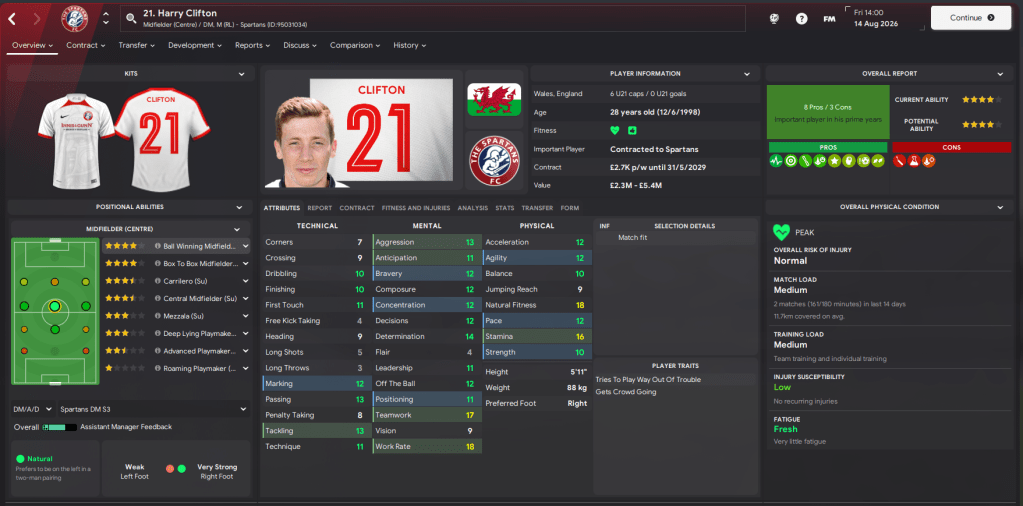Expand the Kits panel dropdown
This screenshot has height=506, width=1023.
241,74
